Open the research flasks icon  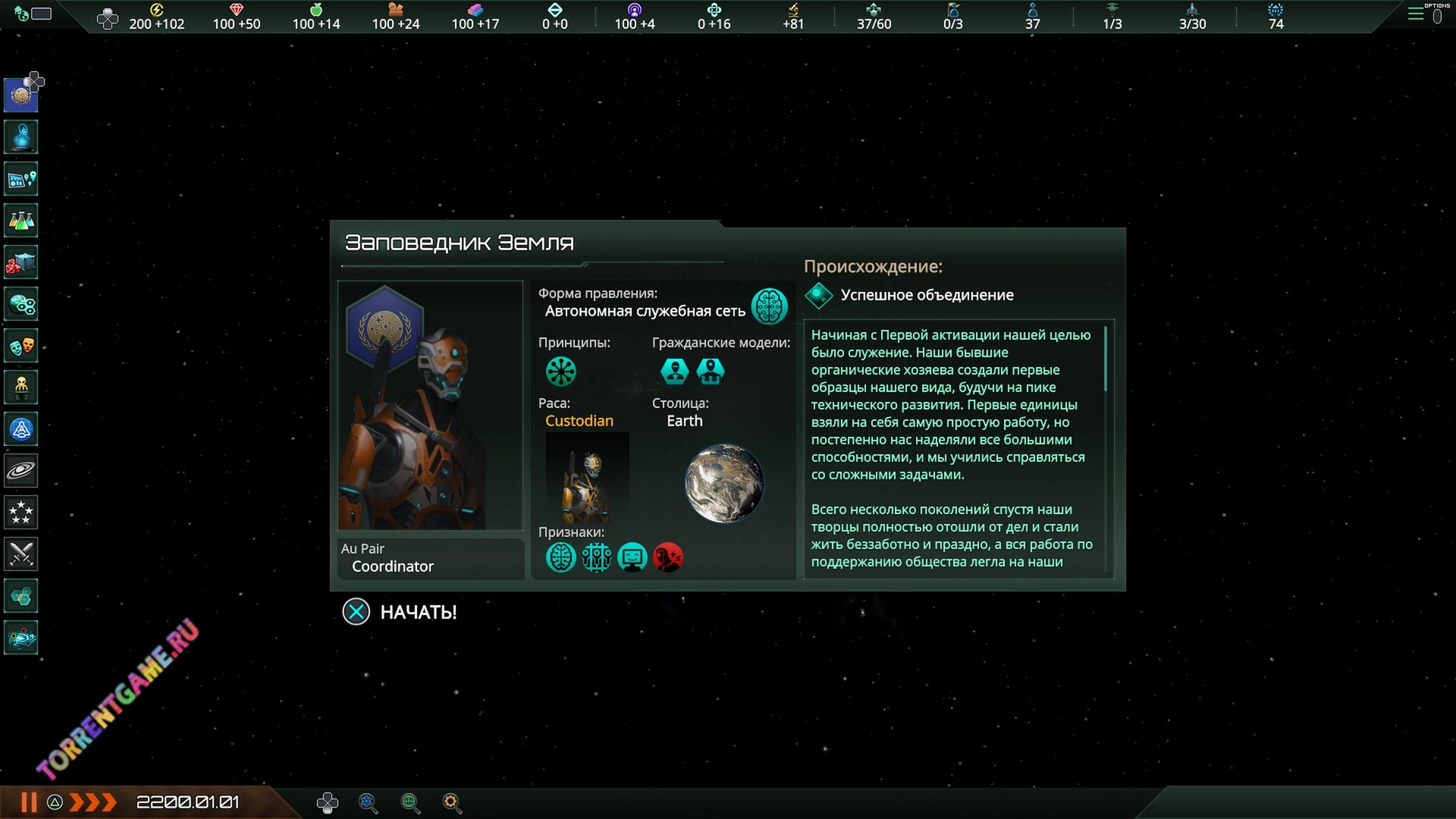coord(21,221)
